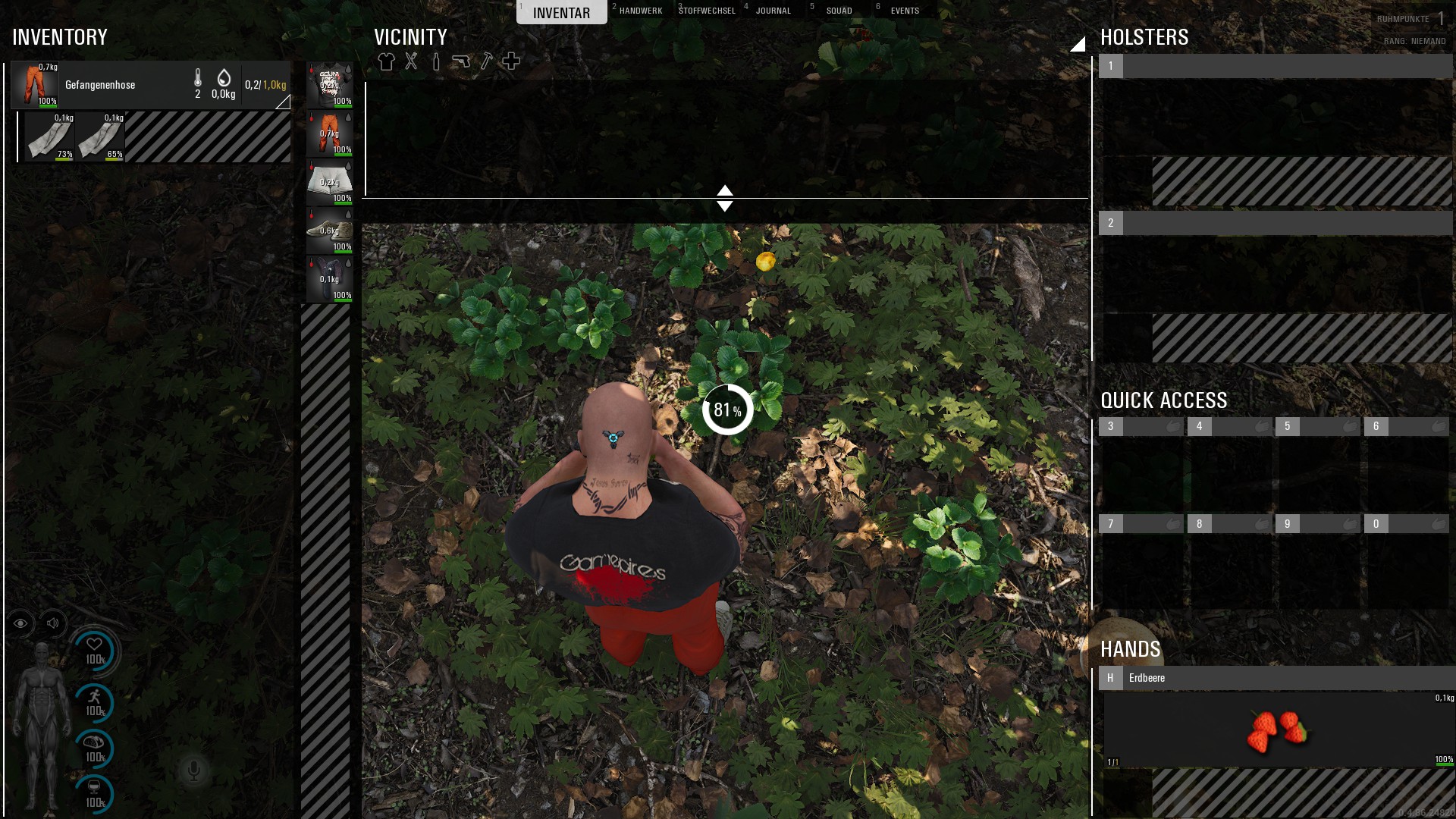
Task: Collapse the Gefangenenhose container with corner triangle
Action: (x=283, y=102)
